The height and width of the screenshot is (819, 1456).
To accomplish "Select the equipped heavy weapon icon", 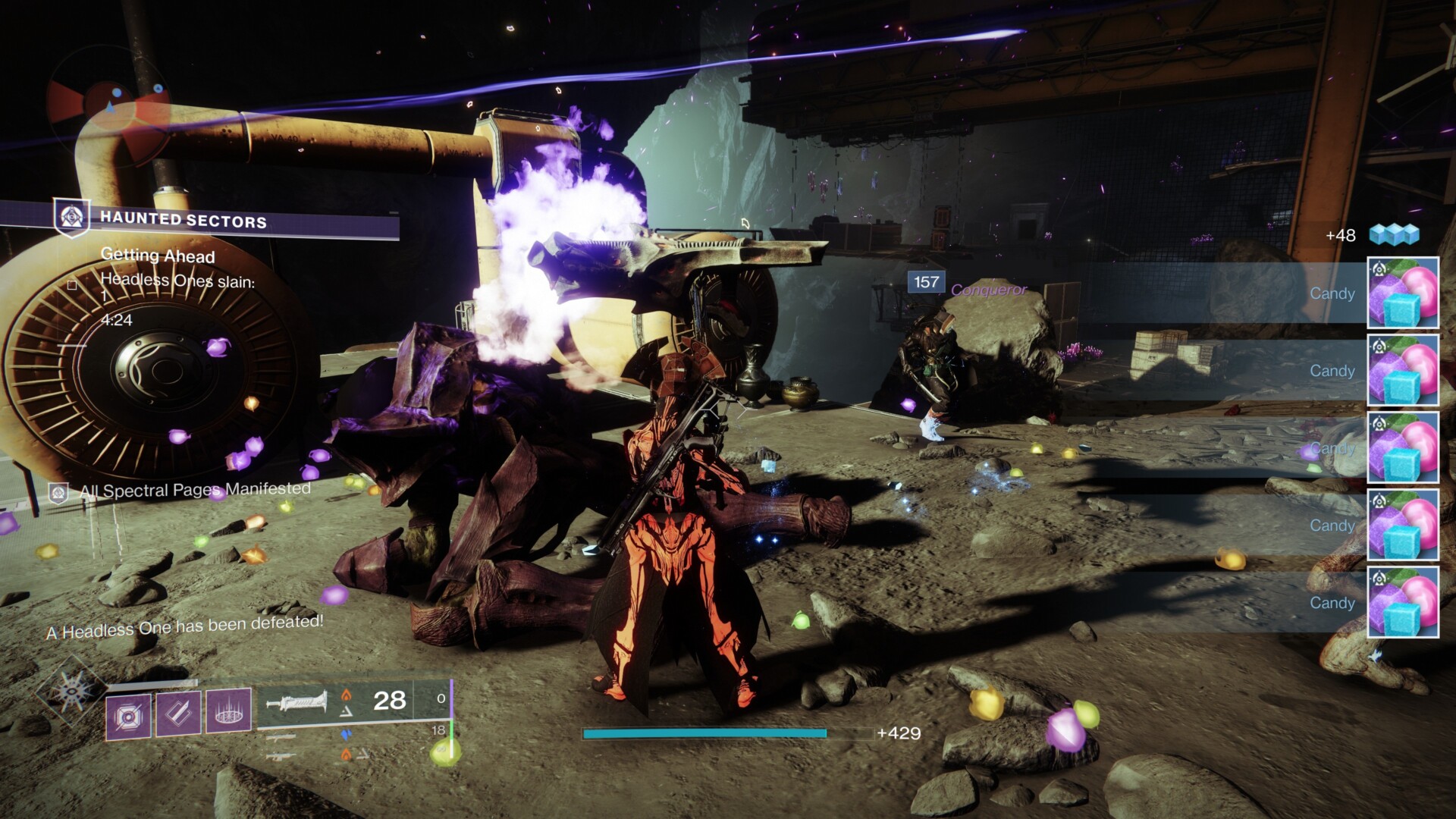I will click(x=297, y=701).
